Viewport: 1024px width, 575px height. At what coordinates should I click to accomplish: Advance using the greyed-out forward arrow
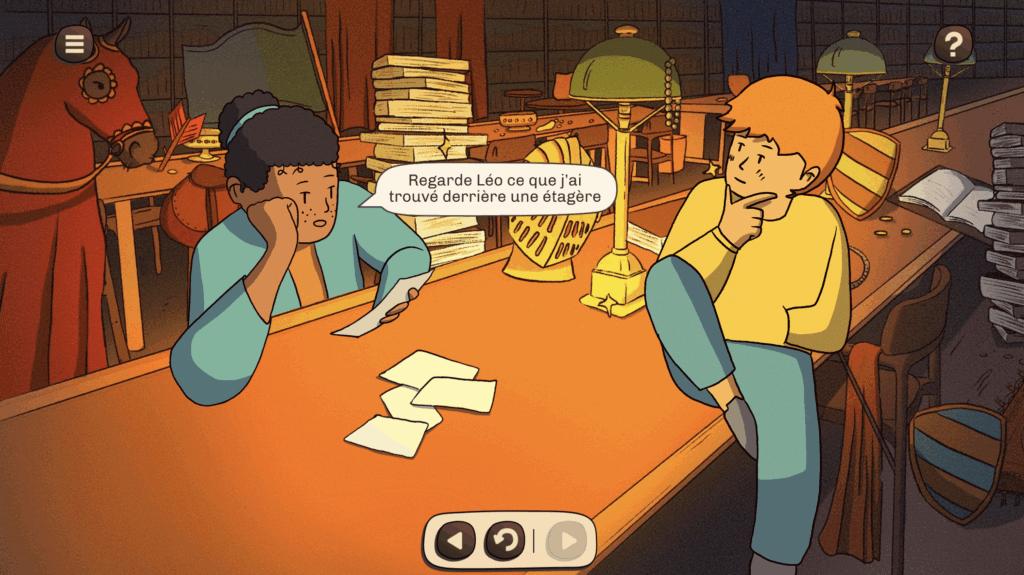pos(567,542)
